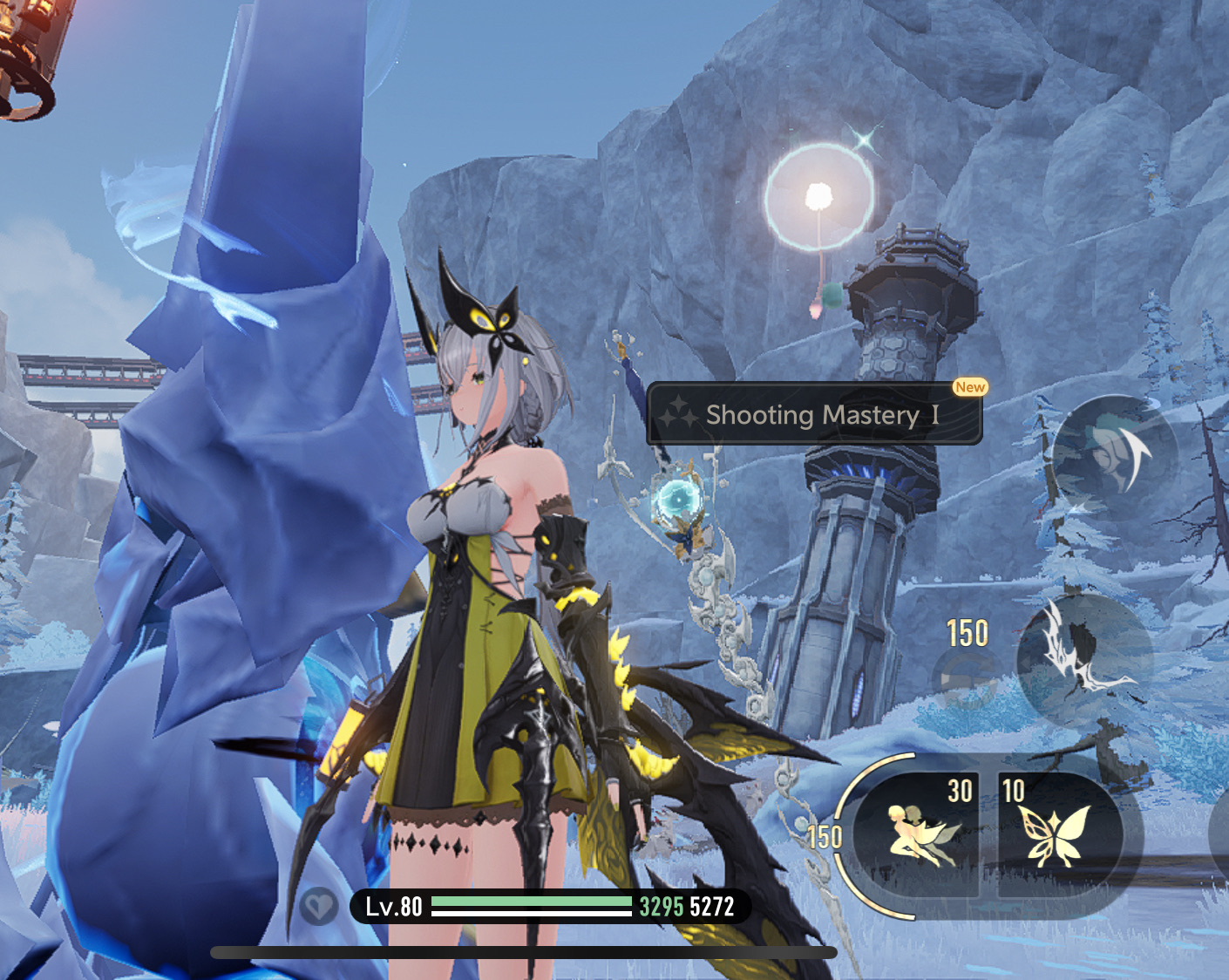Image resolution: width=1229 pixels, height=980 pixels.
Task: Open the Shooting Mastery I notification
Action: click(x=813, y=415)
